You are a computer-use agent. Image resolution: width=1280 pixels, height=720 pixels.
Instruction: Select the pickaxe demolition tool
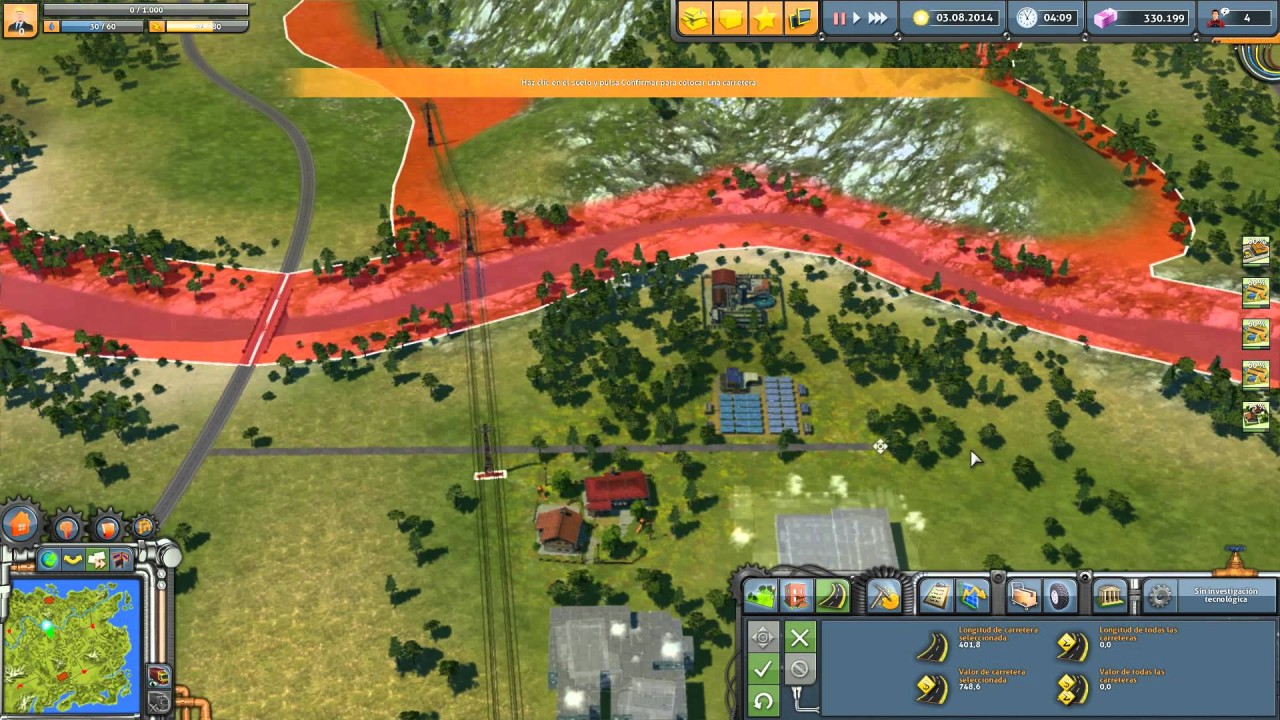click(x=883, y=596)
